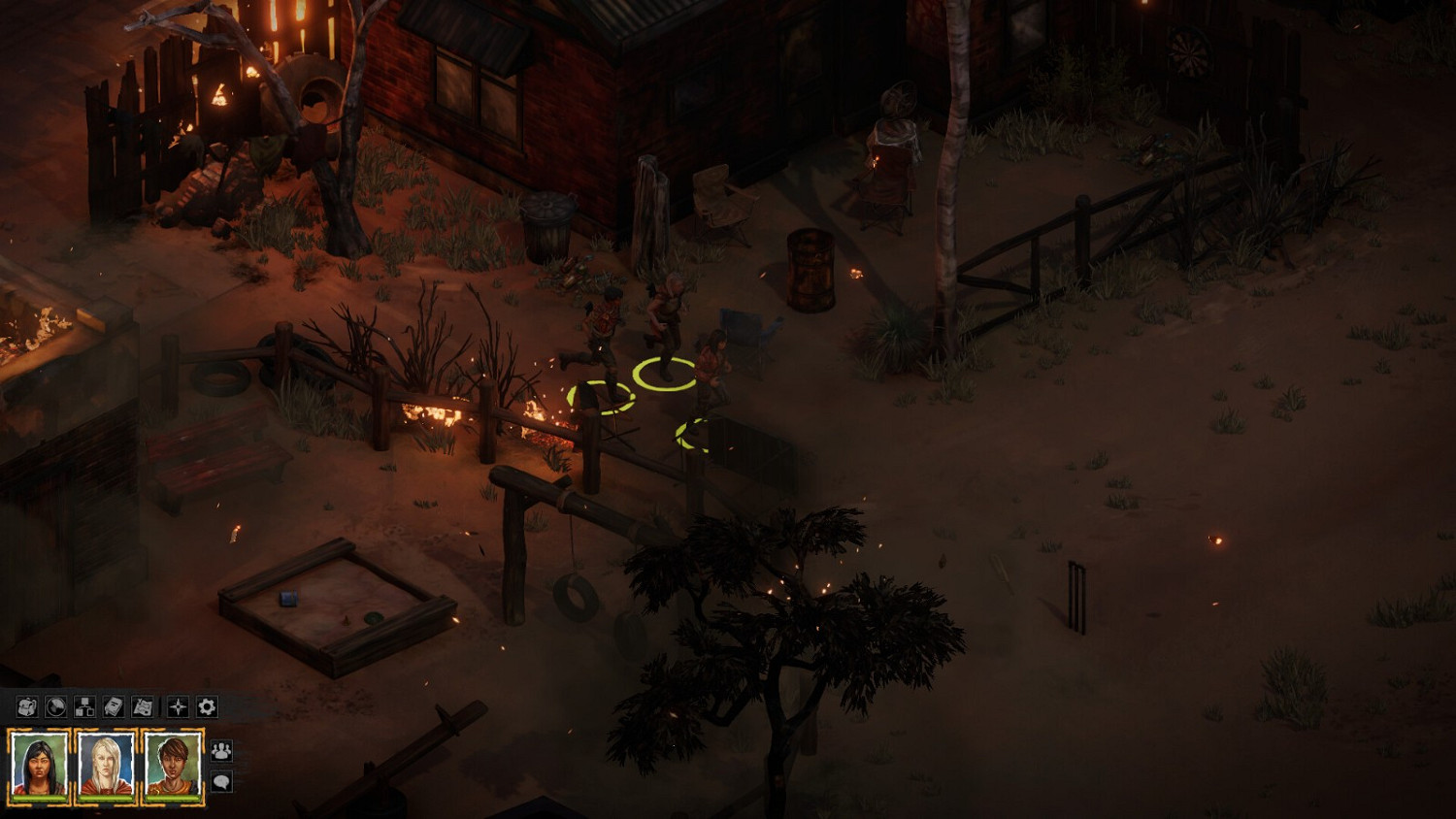
Task: Open the journal book
Action: coord(113,706)
